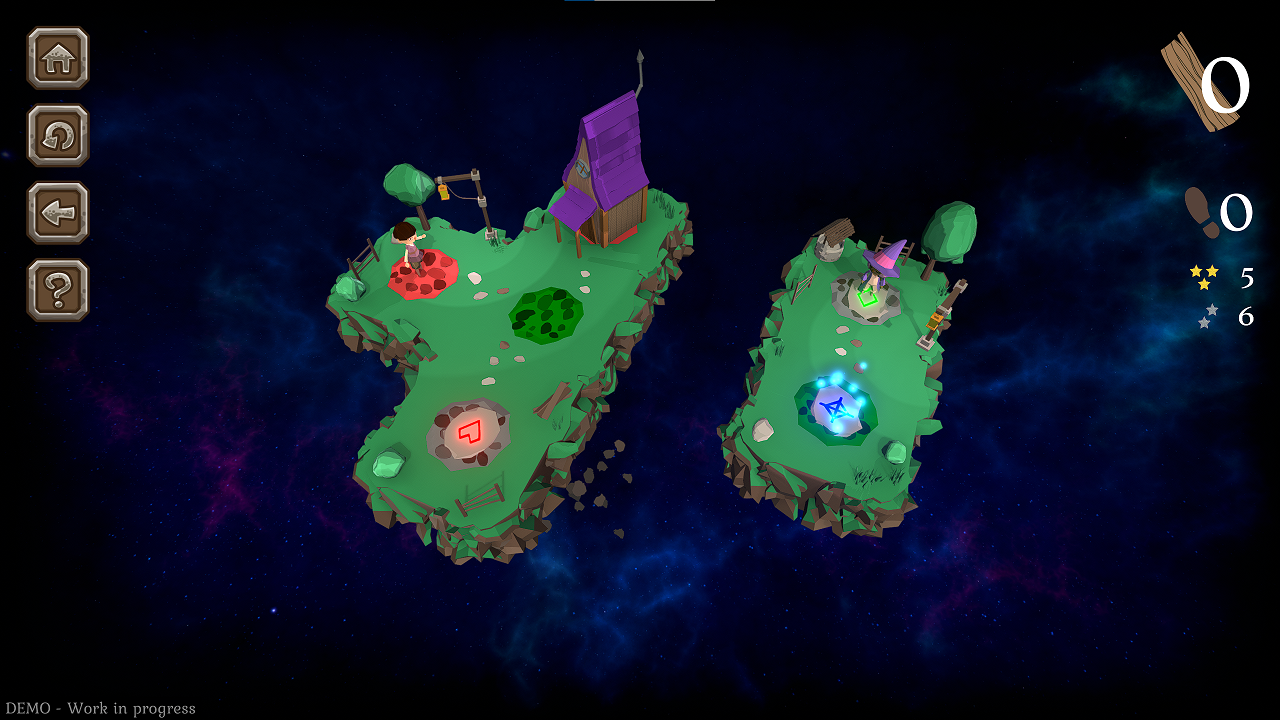Open help with the question mark button
The height and width of the screenshot is (720, 1280).
pyautogui.click(x=58, y=290)
